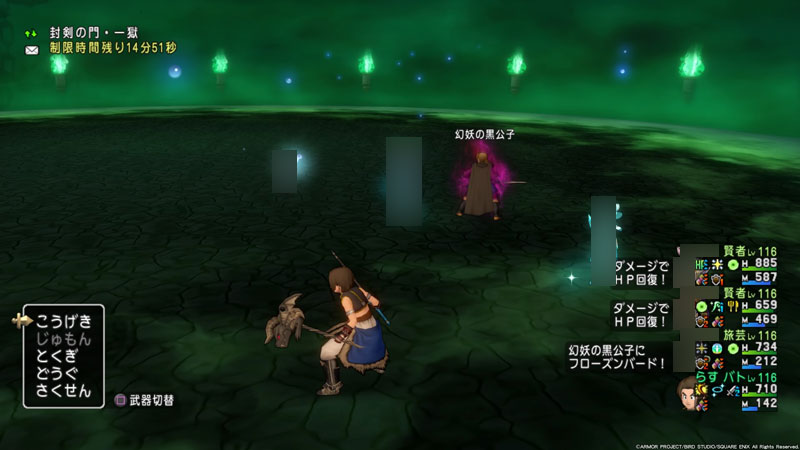Image resolution: width=800 pixels, height=450 pixels.
Task: Open the mail envelope icon
Action: 32,49
